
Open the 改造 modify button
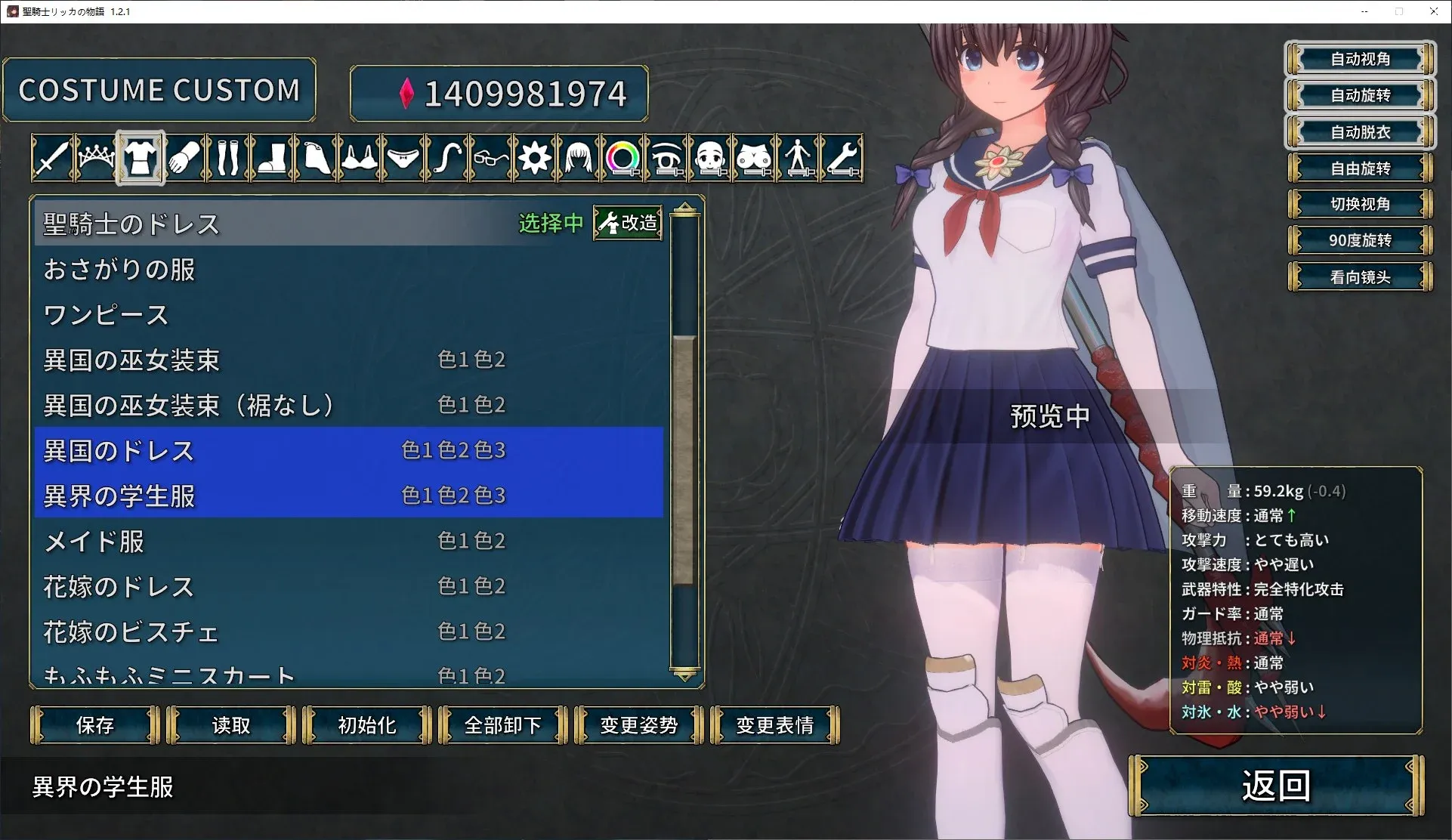pos(629,223)
